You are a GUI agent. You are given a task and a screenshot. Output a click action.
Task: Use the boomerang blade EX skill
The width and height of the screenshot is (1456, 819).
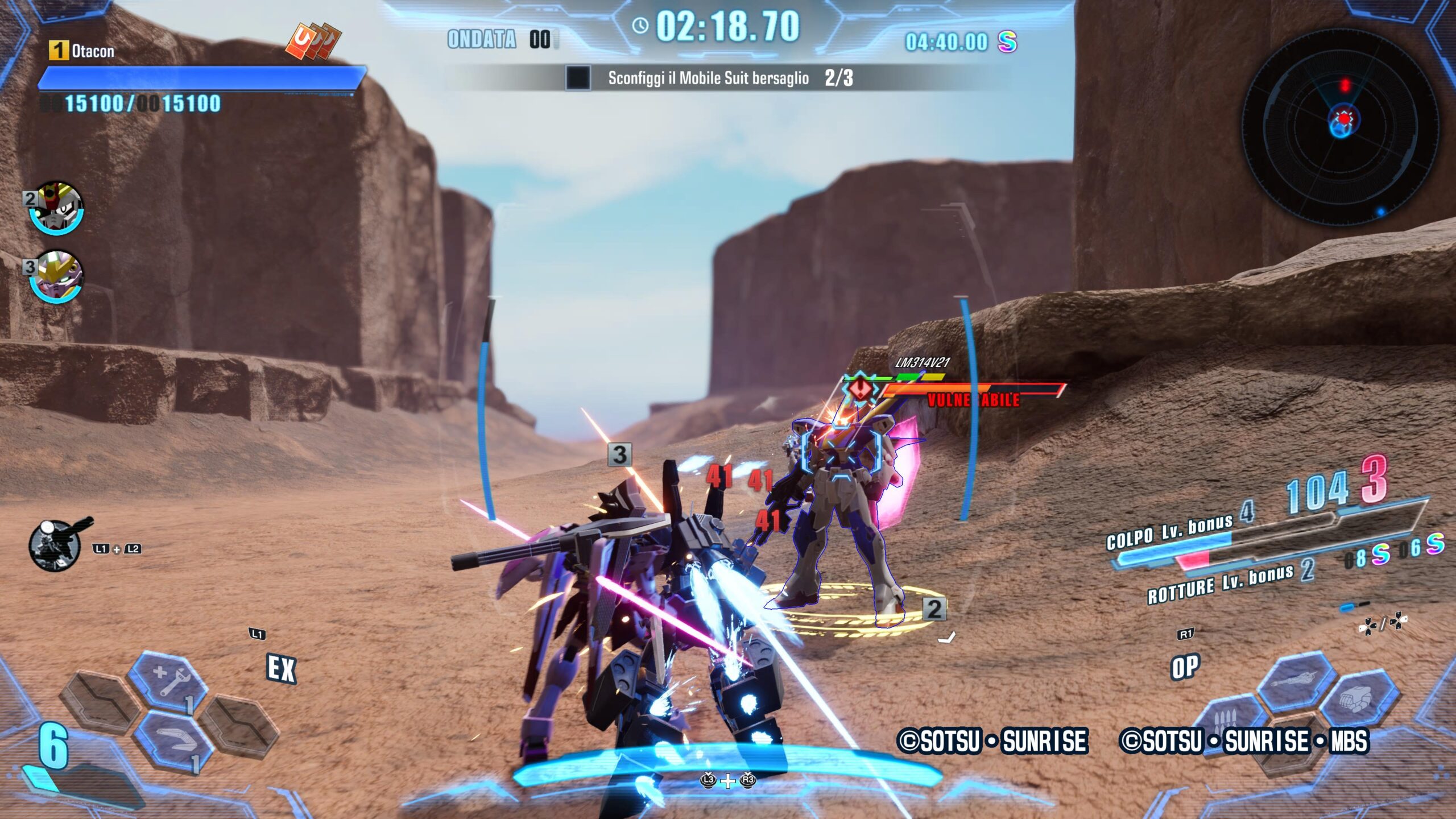click(x=173, y=738)
